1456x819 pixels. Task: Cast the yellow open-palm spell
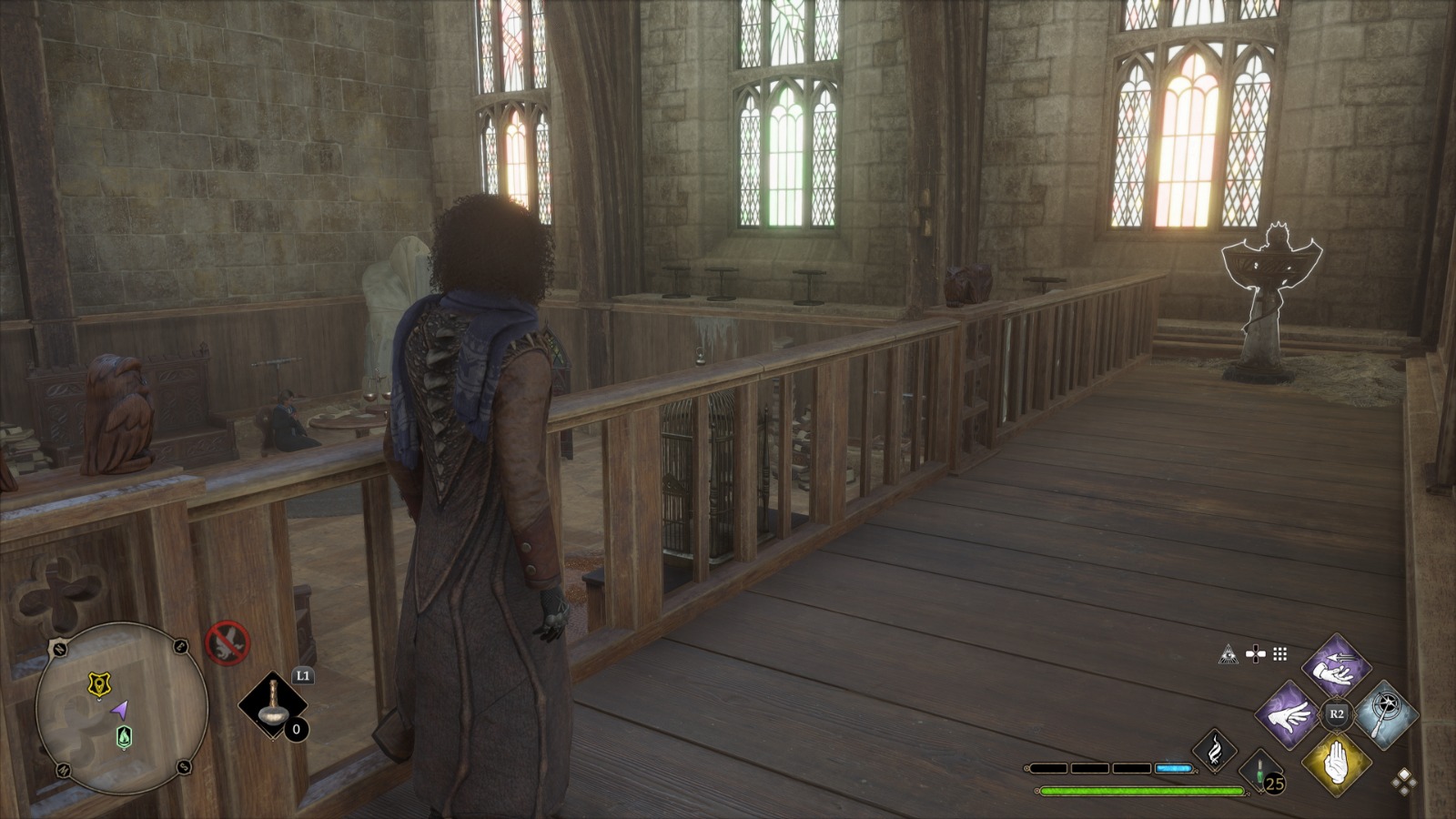(1336, 763)
